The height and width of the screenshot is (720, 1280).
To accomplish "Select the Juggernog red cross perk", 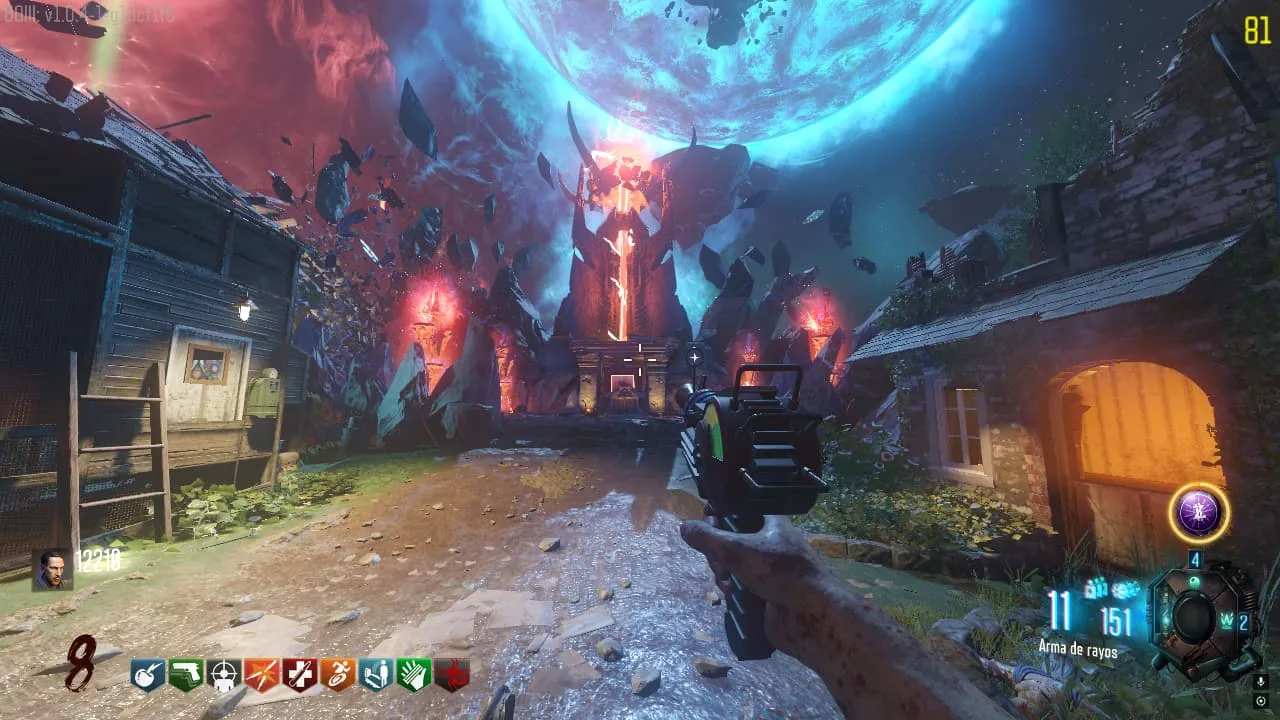I will pyautogui.click(x=299, y=675).
